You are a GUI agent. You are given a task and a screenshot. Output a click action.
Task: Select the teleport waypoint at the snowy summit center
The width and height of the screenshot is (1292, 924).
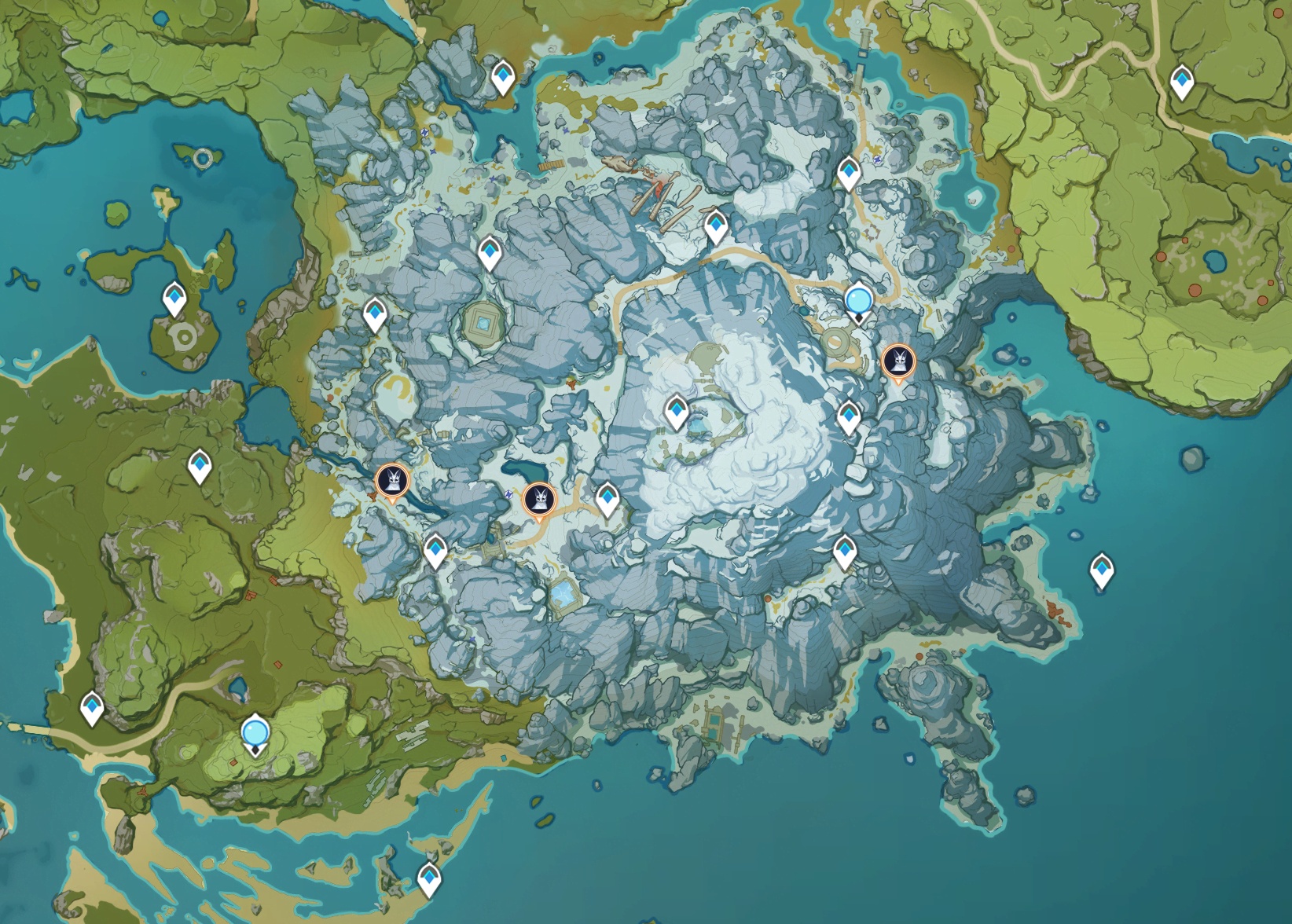(677, 411)
